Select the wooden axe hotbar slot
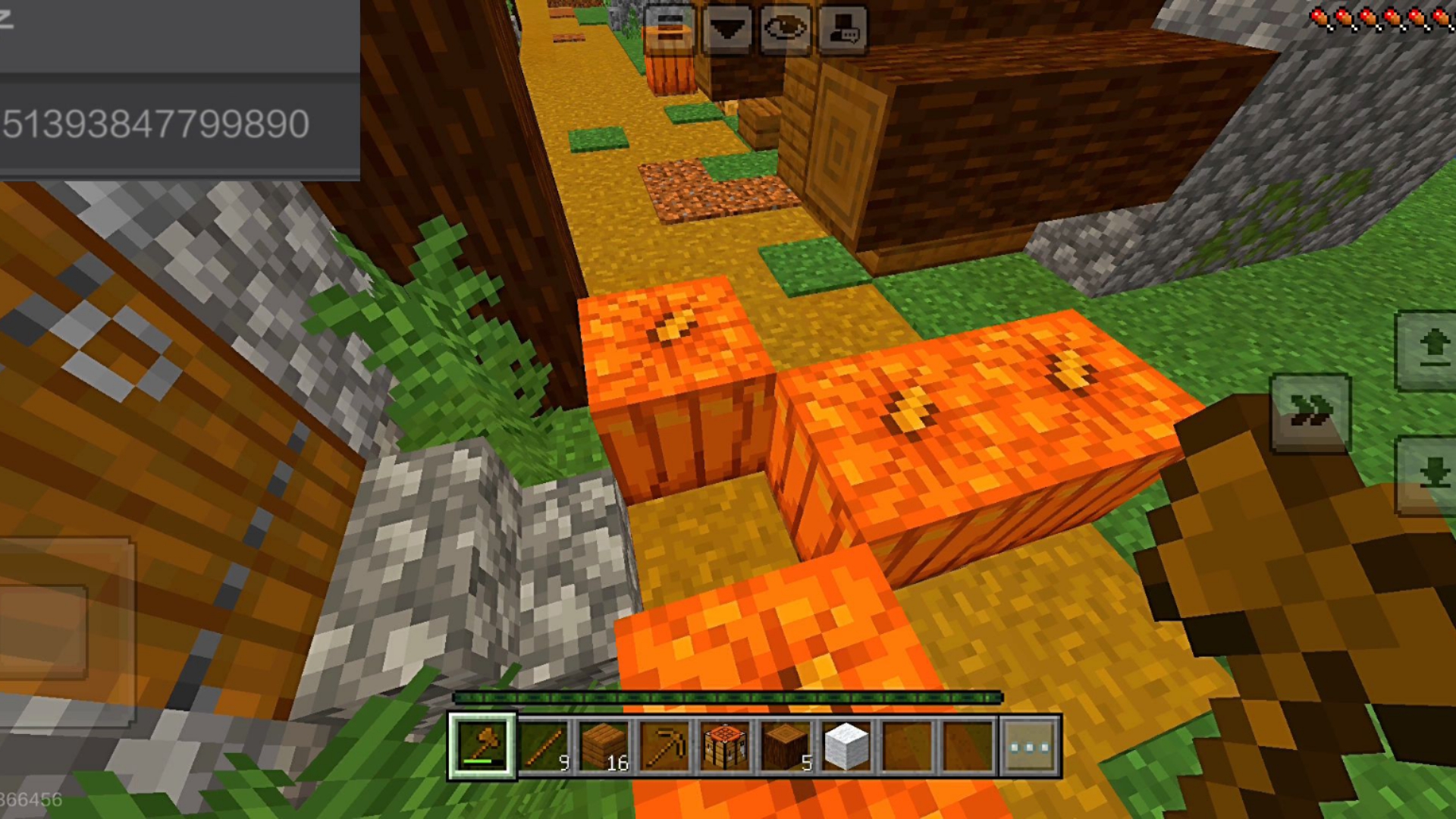 point(482,746)
